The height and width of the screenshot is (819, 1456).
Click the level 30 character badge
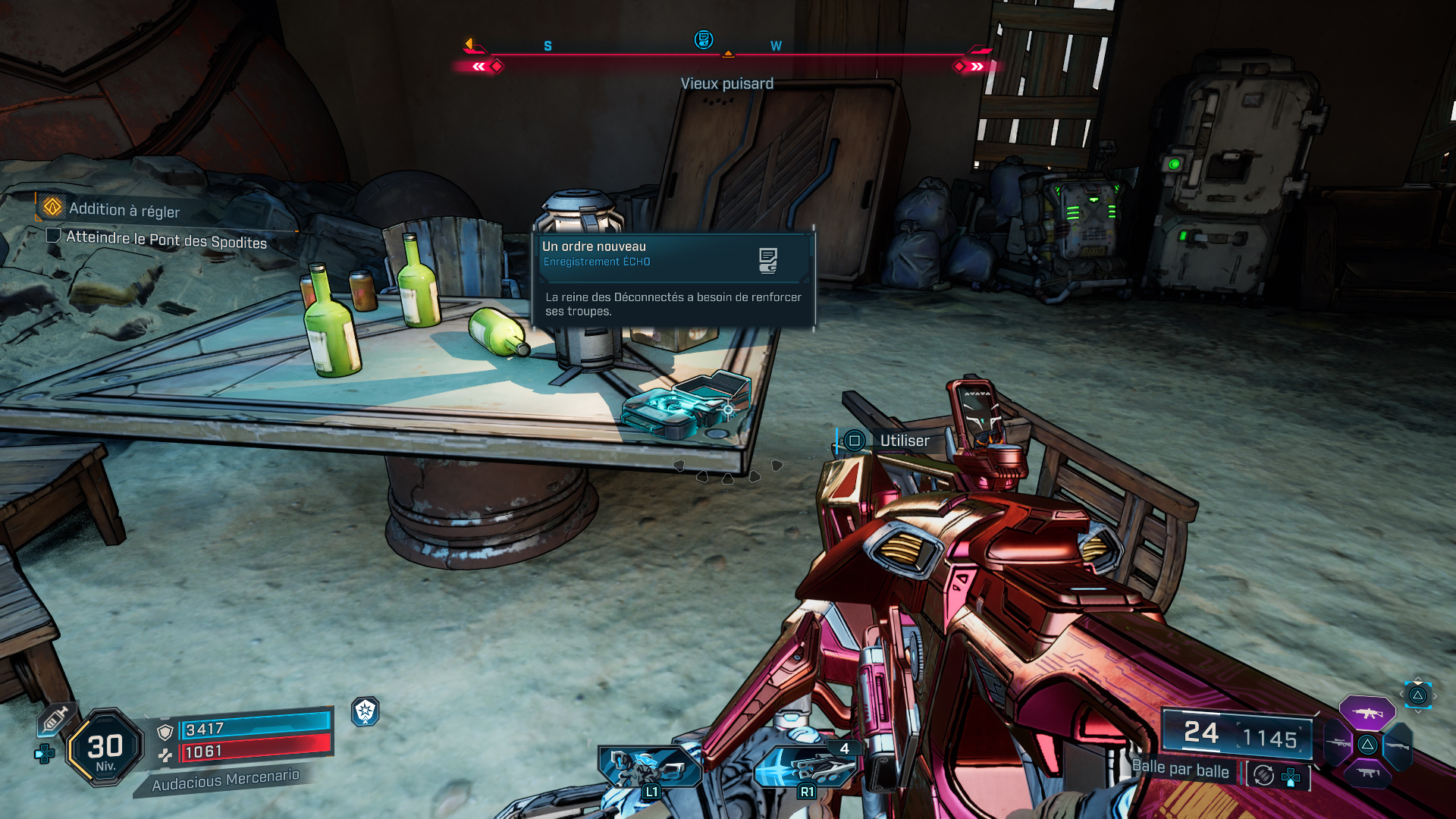click(105, 748)
